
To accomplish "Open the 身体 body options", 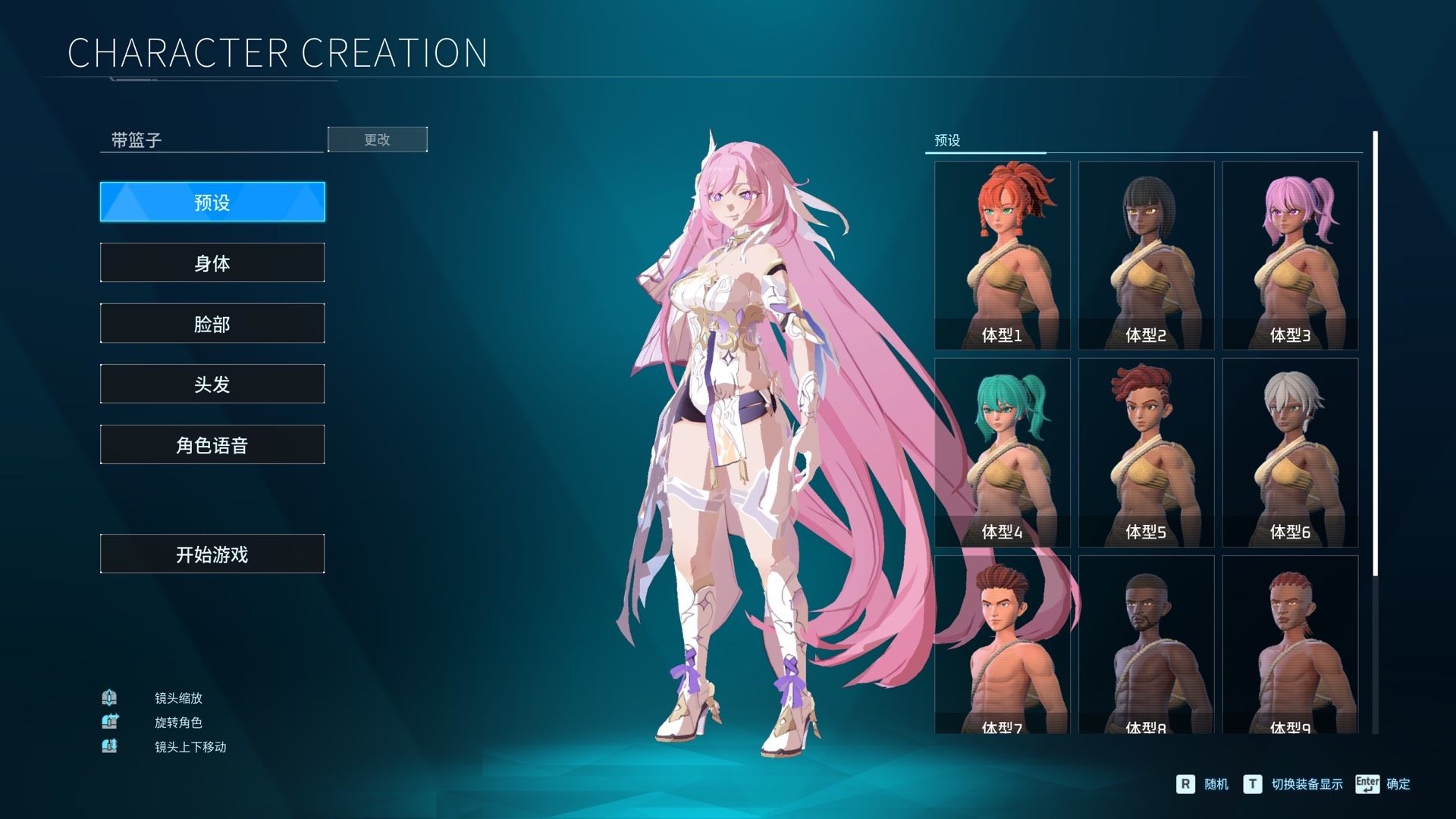I will [212, 262].
